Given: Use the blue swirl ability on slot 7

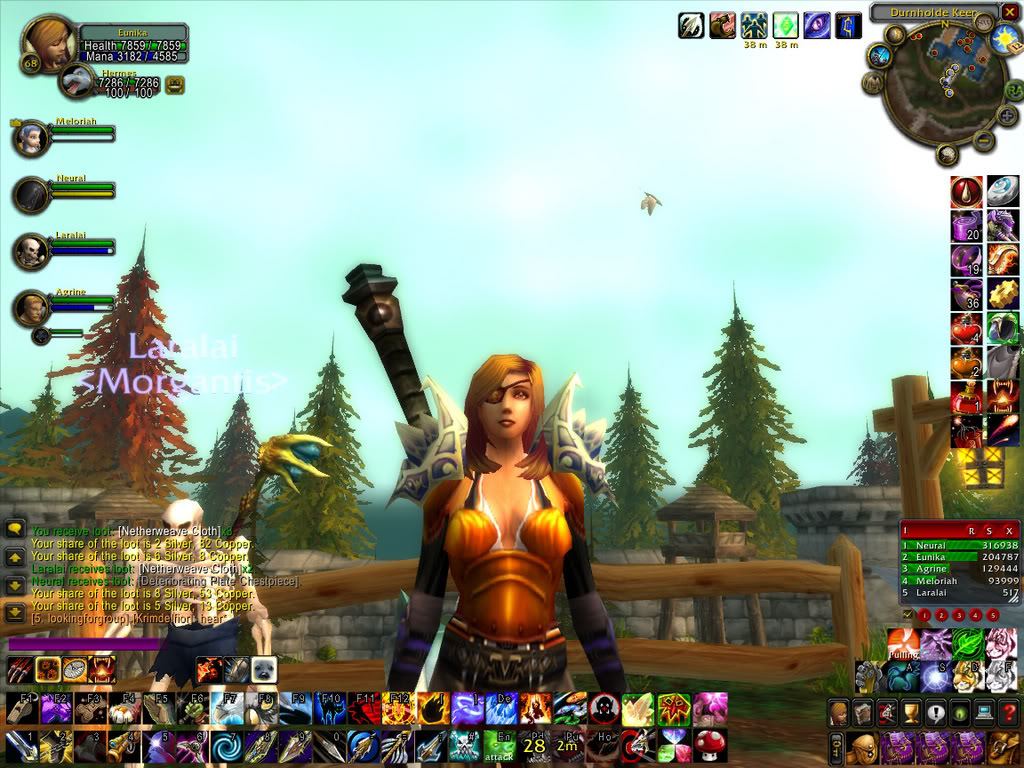Looking at the screenshot, I should pos(225,746).
